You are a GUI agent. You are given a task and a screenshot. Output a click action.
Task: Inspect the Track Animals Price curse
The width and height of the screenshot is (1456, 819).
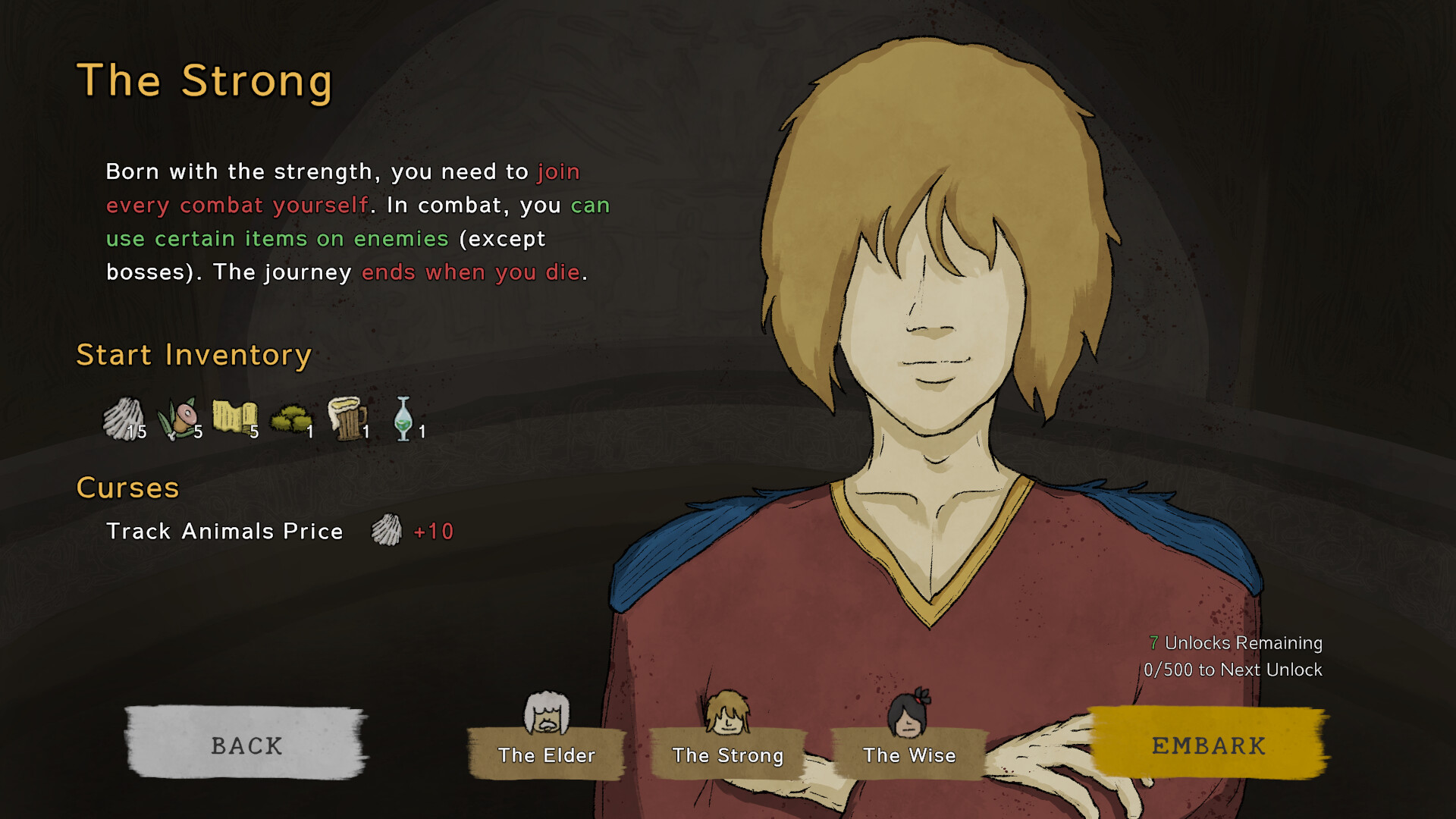pos(224,531)
